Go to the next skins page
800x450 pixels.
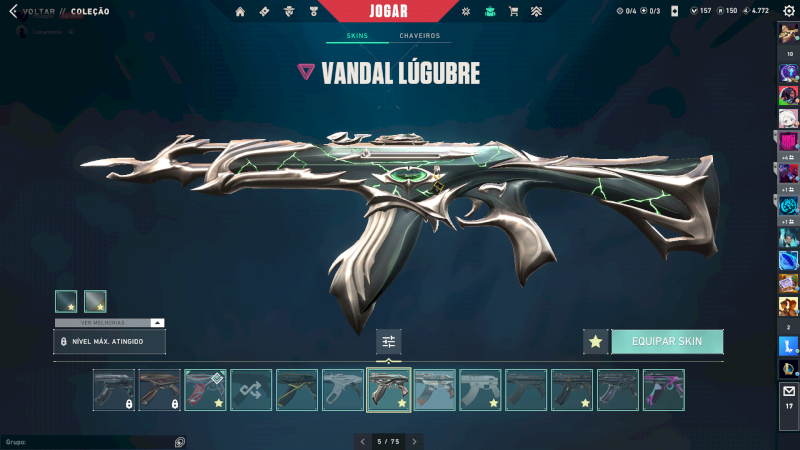click(415, 441)
